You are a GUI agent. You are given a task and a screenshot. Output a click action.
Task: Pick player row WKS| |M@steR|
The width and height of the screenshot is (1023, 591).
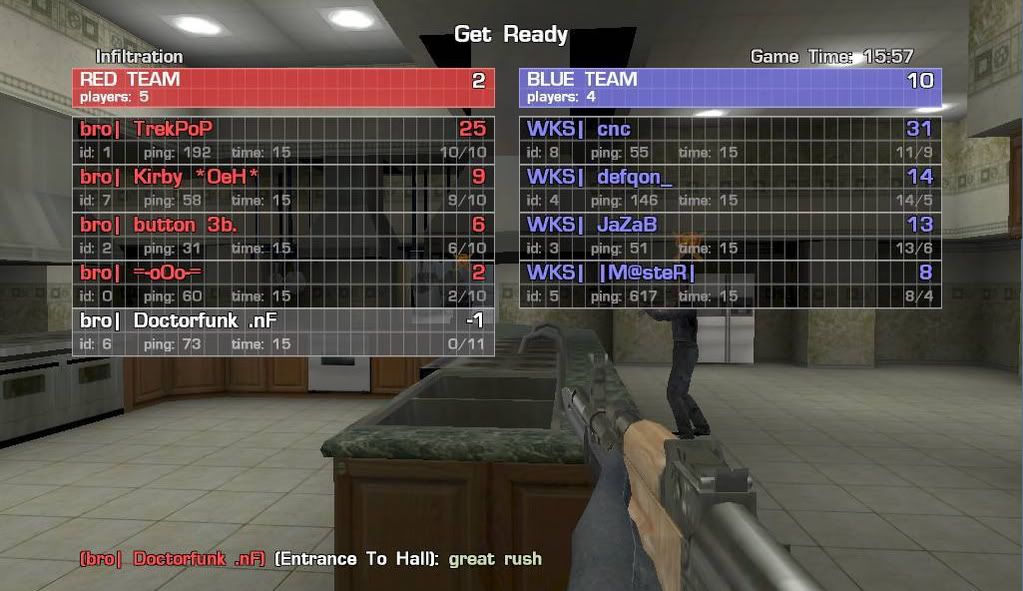coord(730,283)
